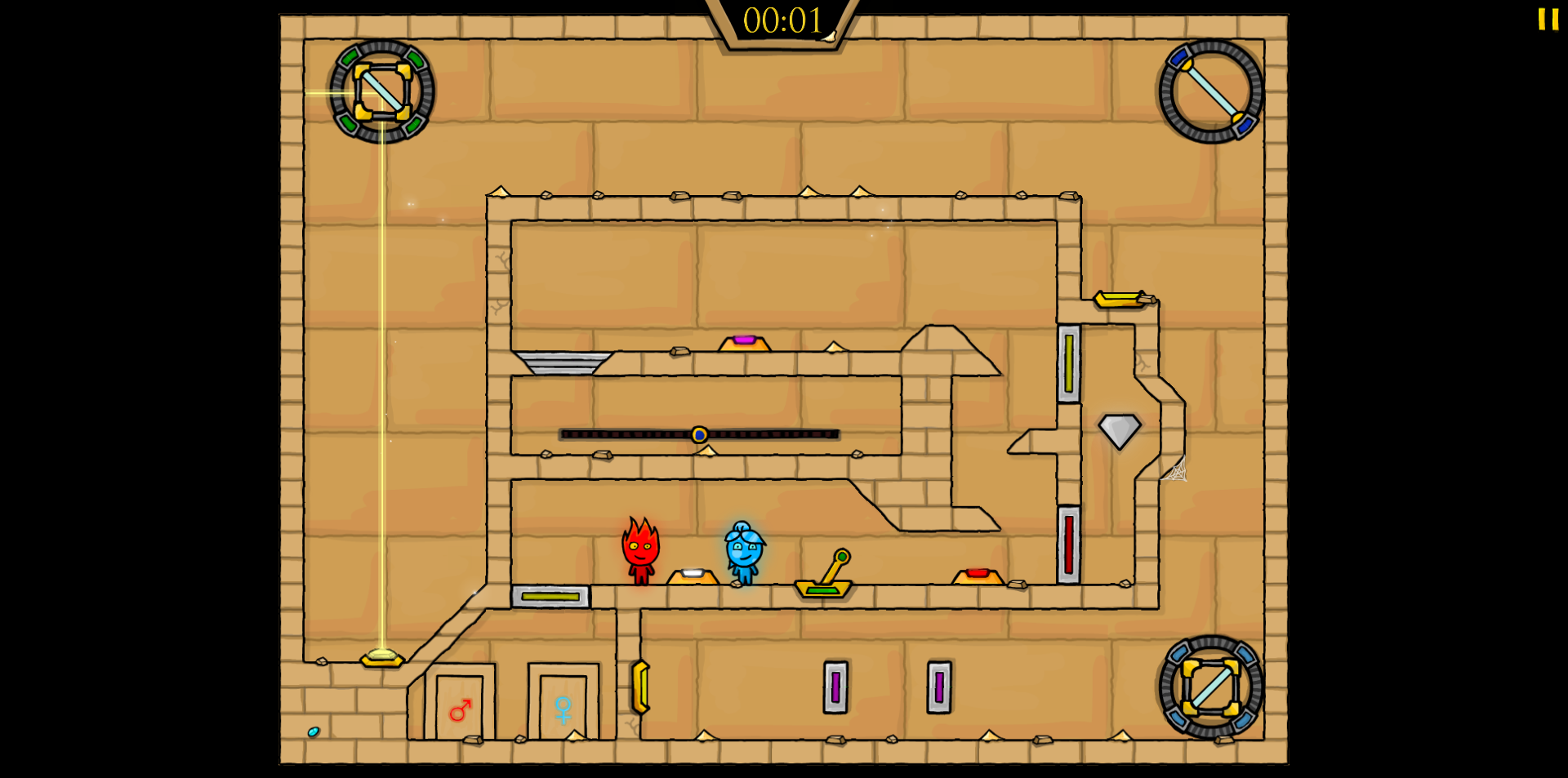The height and width of the screenshot is (778, 1568).
Task: Click the red light receptor on the right wall
Action: [x=1070, y=543]
